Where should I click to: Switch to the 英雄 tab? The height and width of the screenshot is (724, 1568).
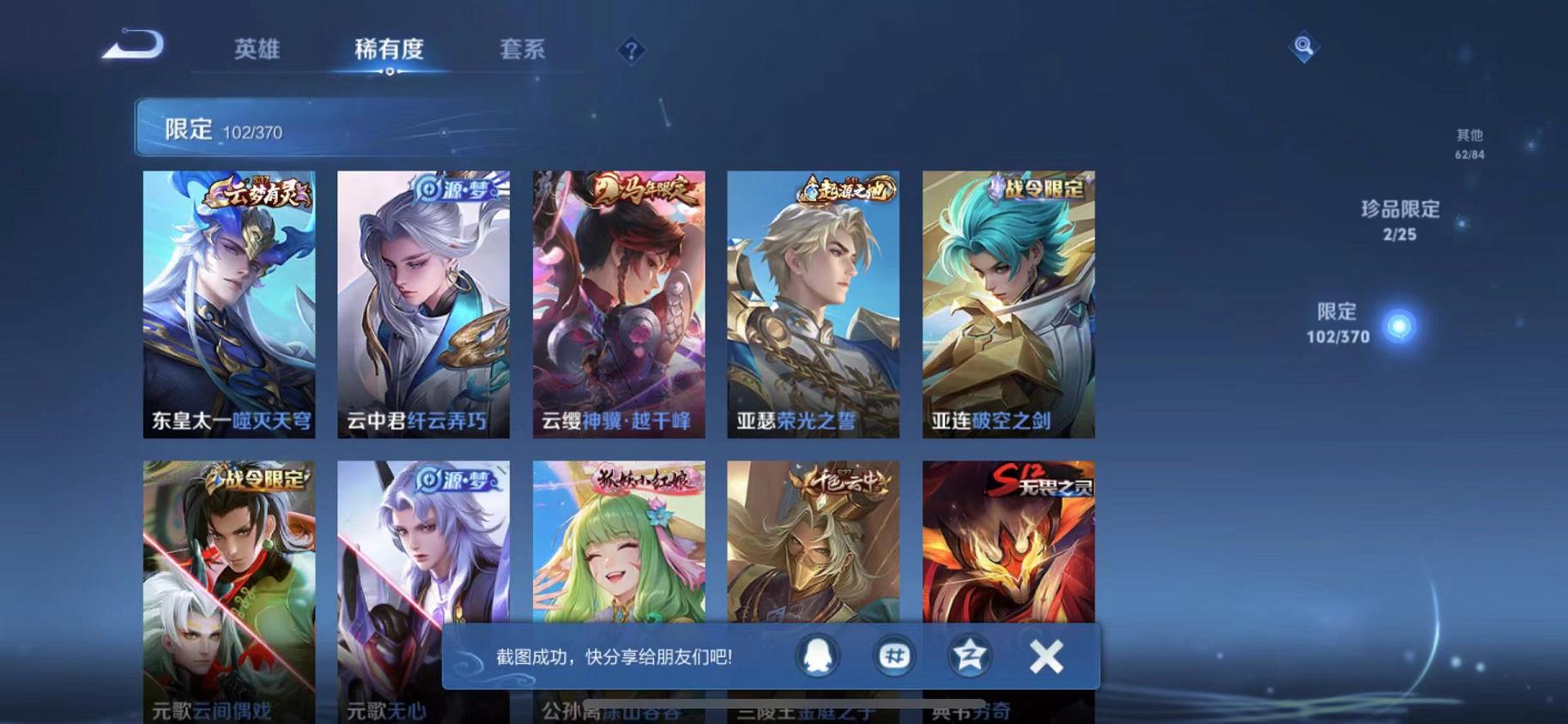(x=254, y=50)
